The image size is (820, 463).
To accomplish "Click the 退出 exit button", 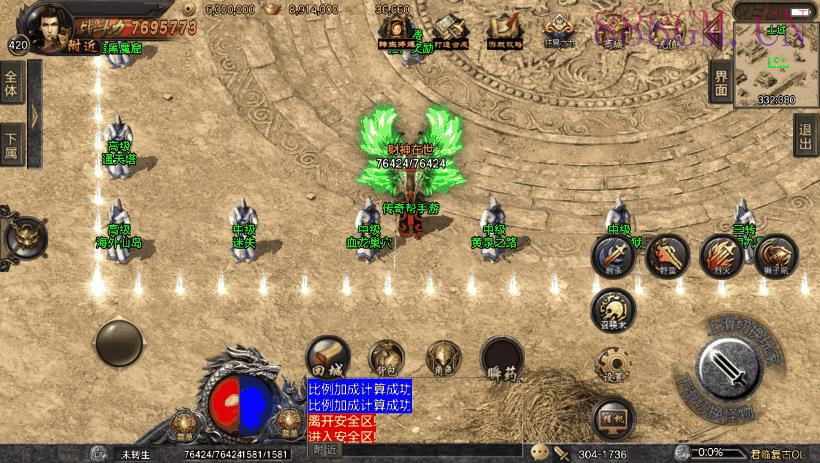I will [x=806, y=136].
